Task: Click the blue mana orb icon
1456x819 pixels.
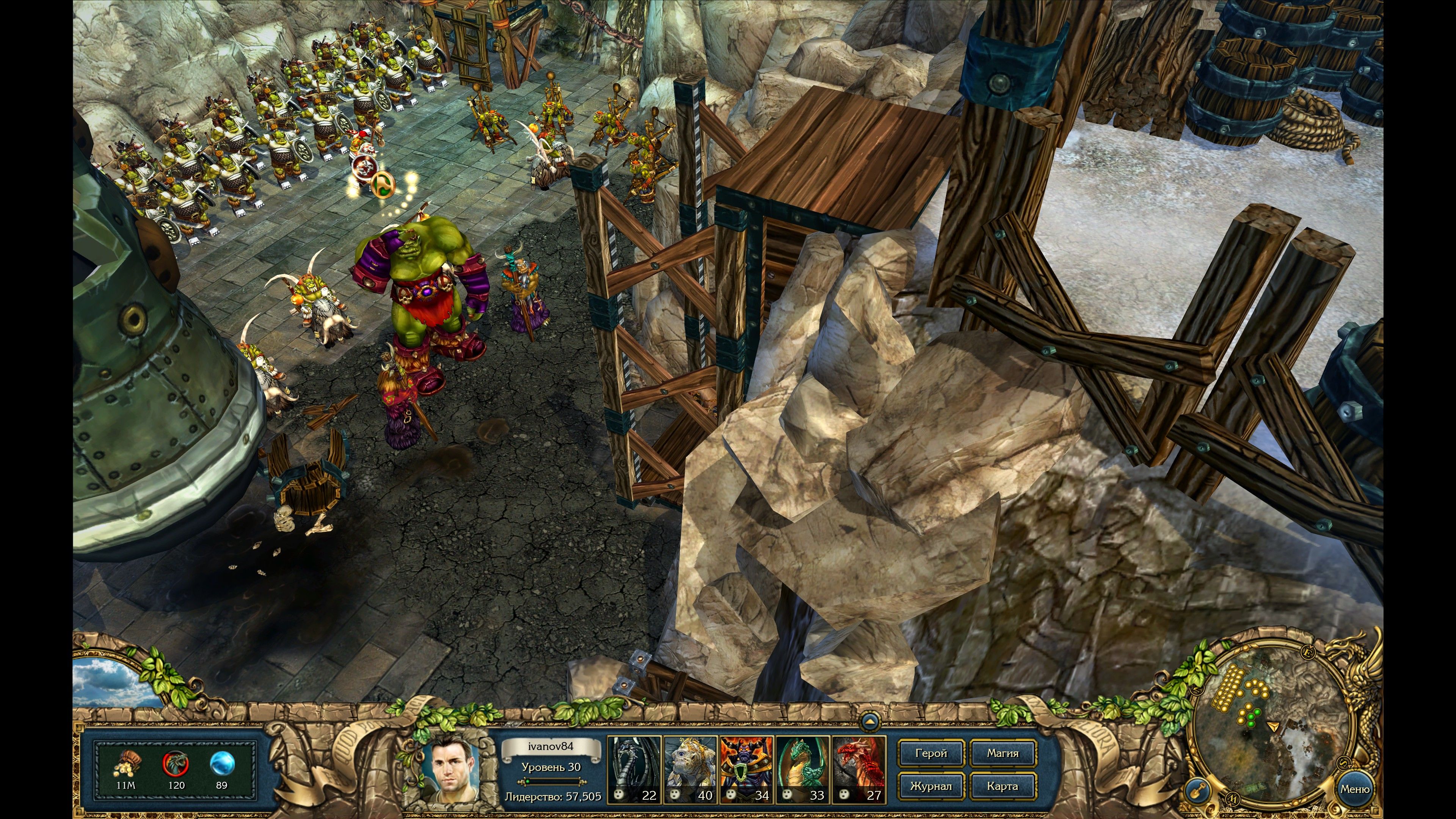Action: (221, 764)
